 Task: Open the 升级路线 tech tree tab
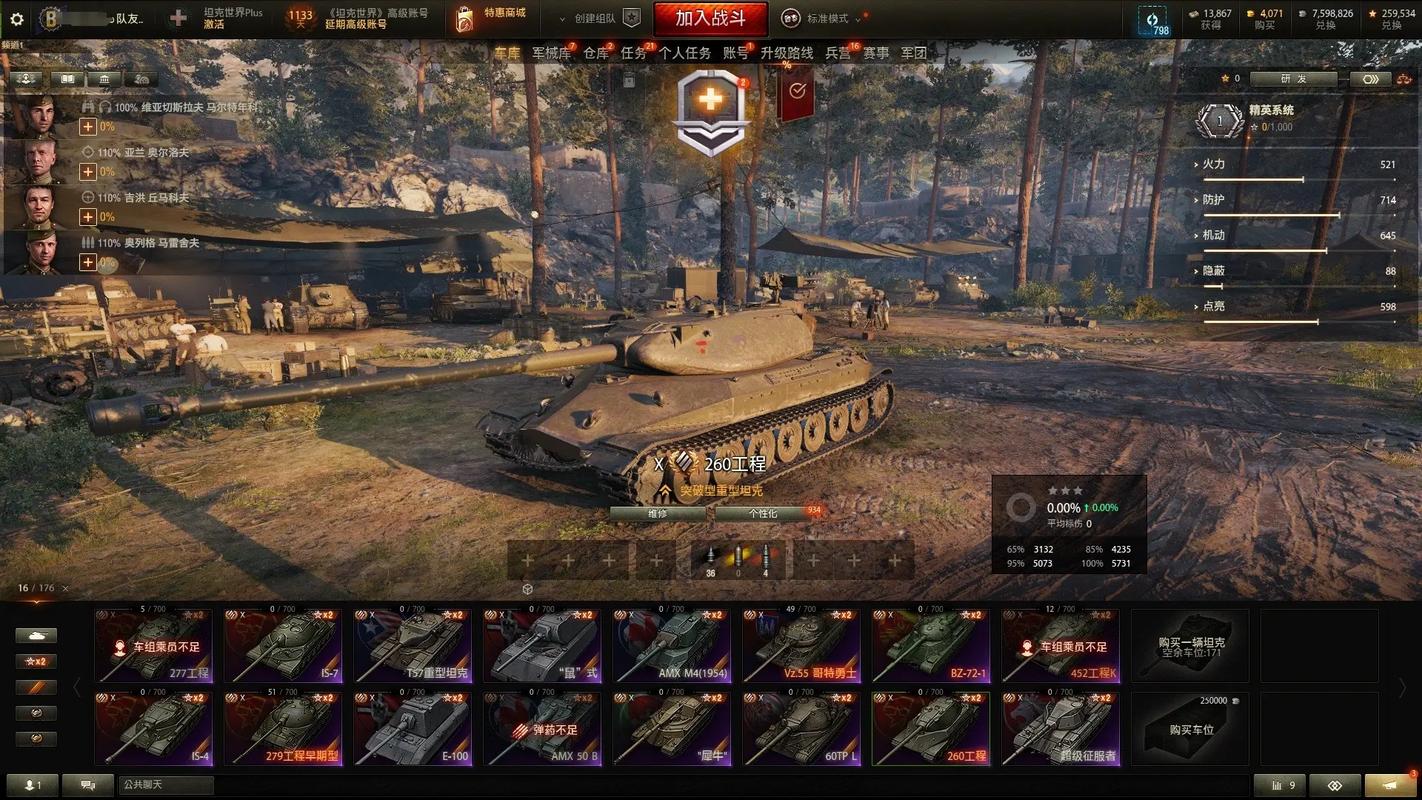[x=787, y=53]
